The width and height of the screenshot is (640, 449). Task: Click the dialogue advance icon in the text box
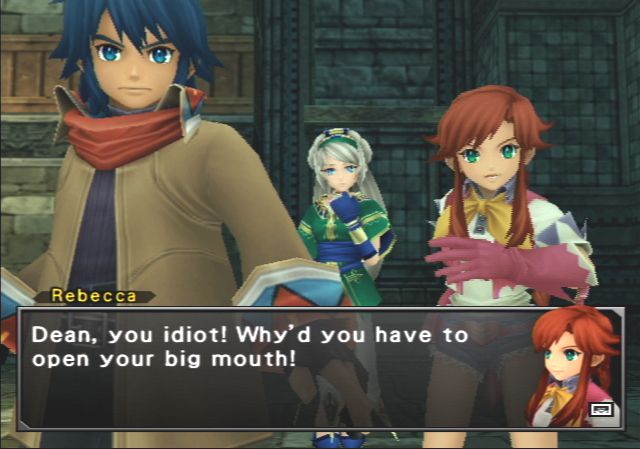click(x=601, y=407)
